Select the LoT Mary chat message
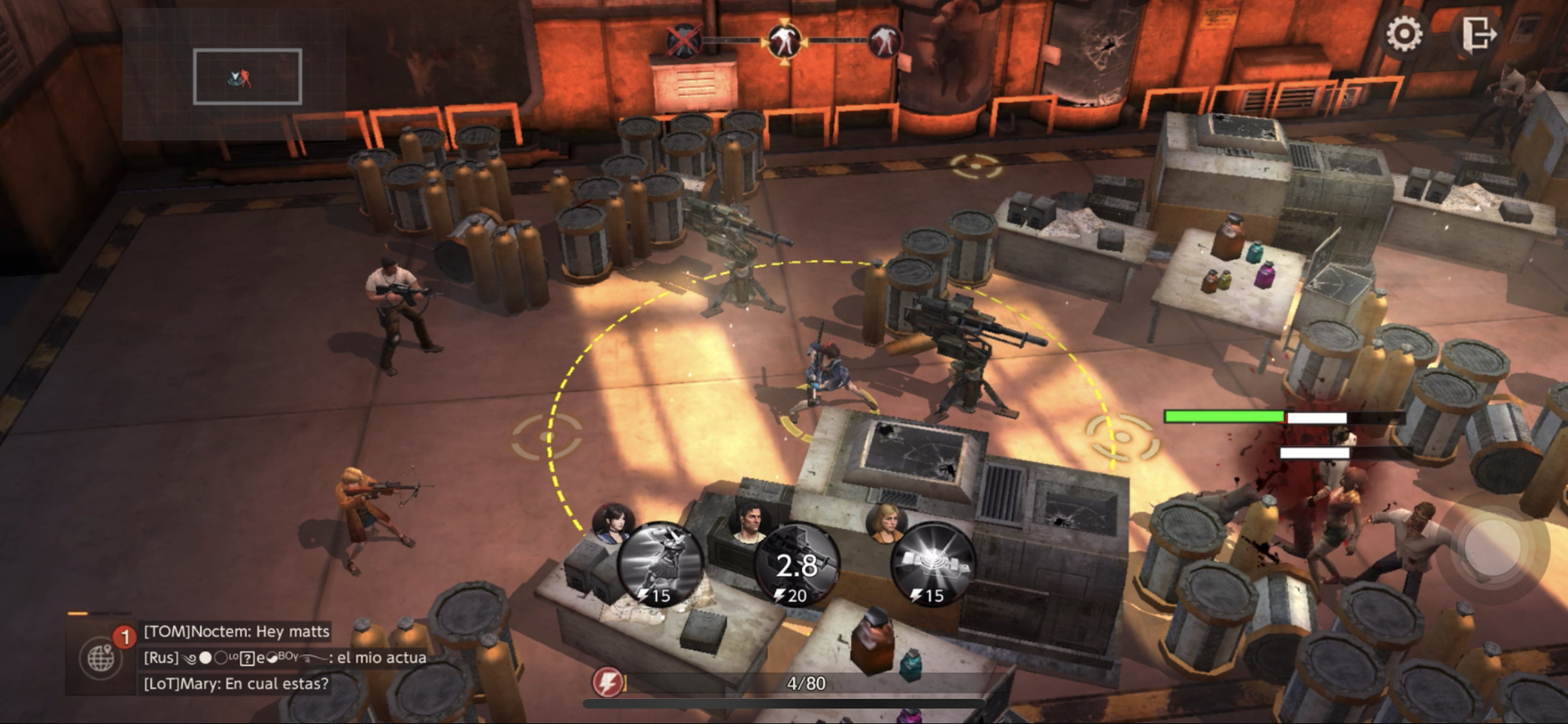 tap(236, 683)
